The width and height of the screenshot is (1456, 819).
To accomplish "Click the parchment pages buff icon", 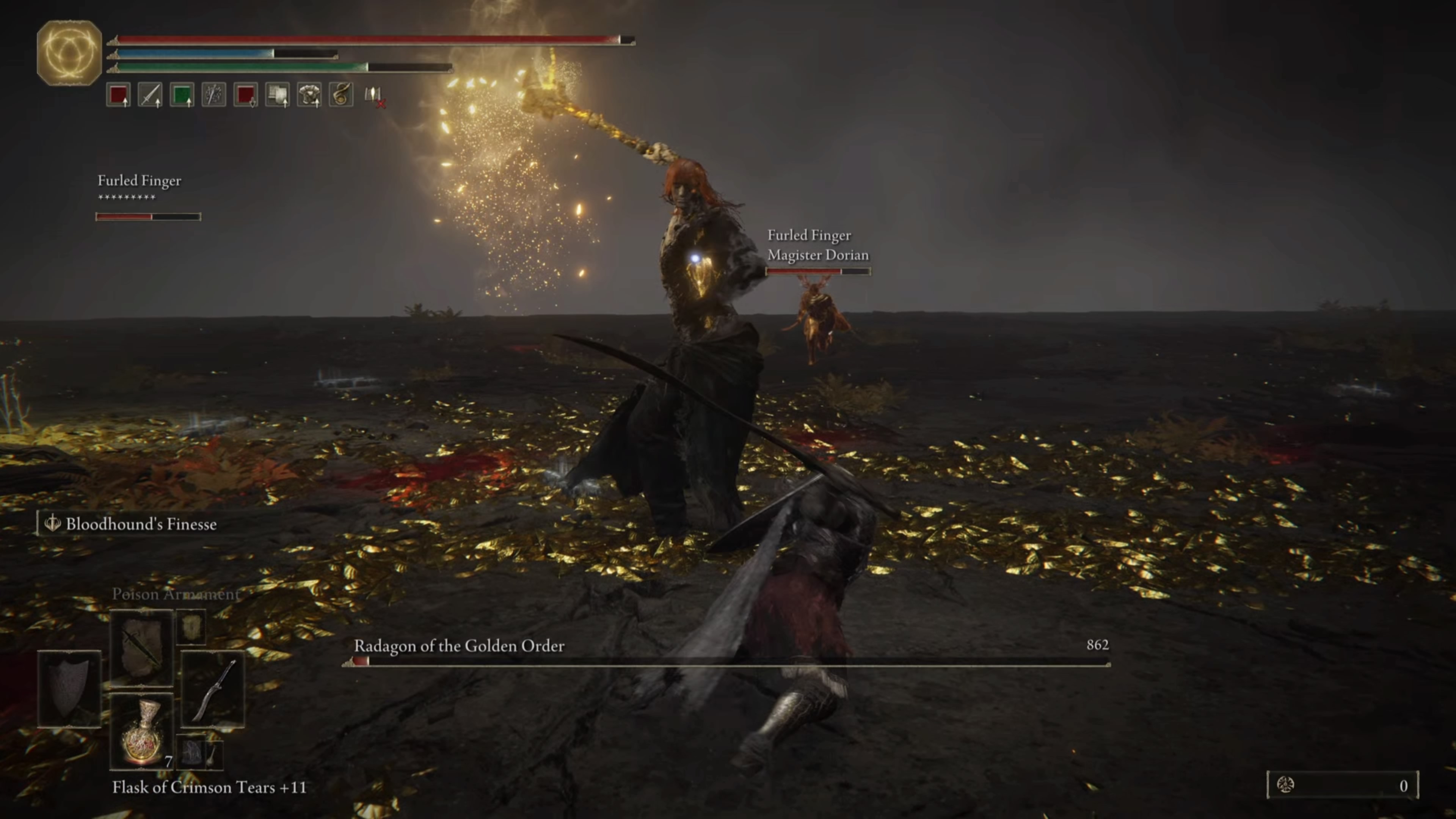I will point(278,94).
